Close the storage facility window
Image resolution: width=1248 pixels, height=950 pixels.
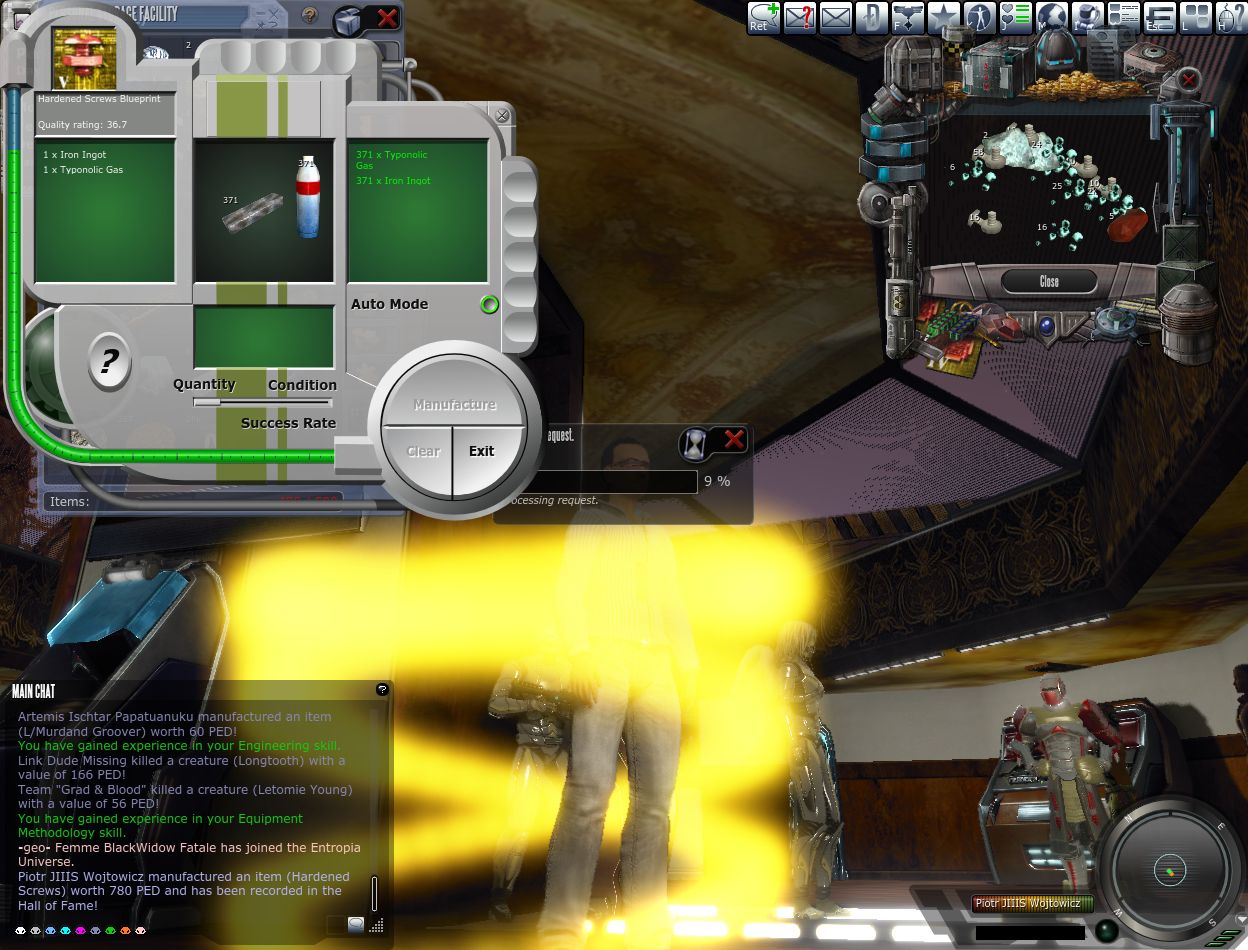pos(388,17)
